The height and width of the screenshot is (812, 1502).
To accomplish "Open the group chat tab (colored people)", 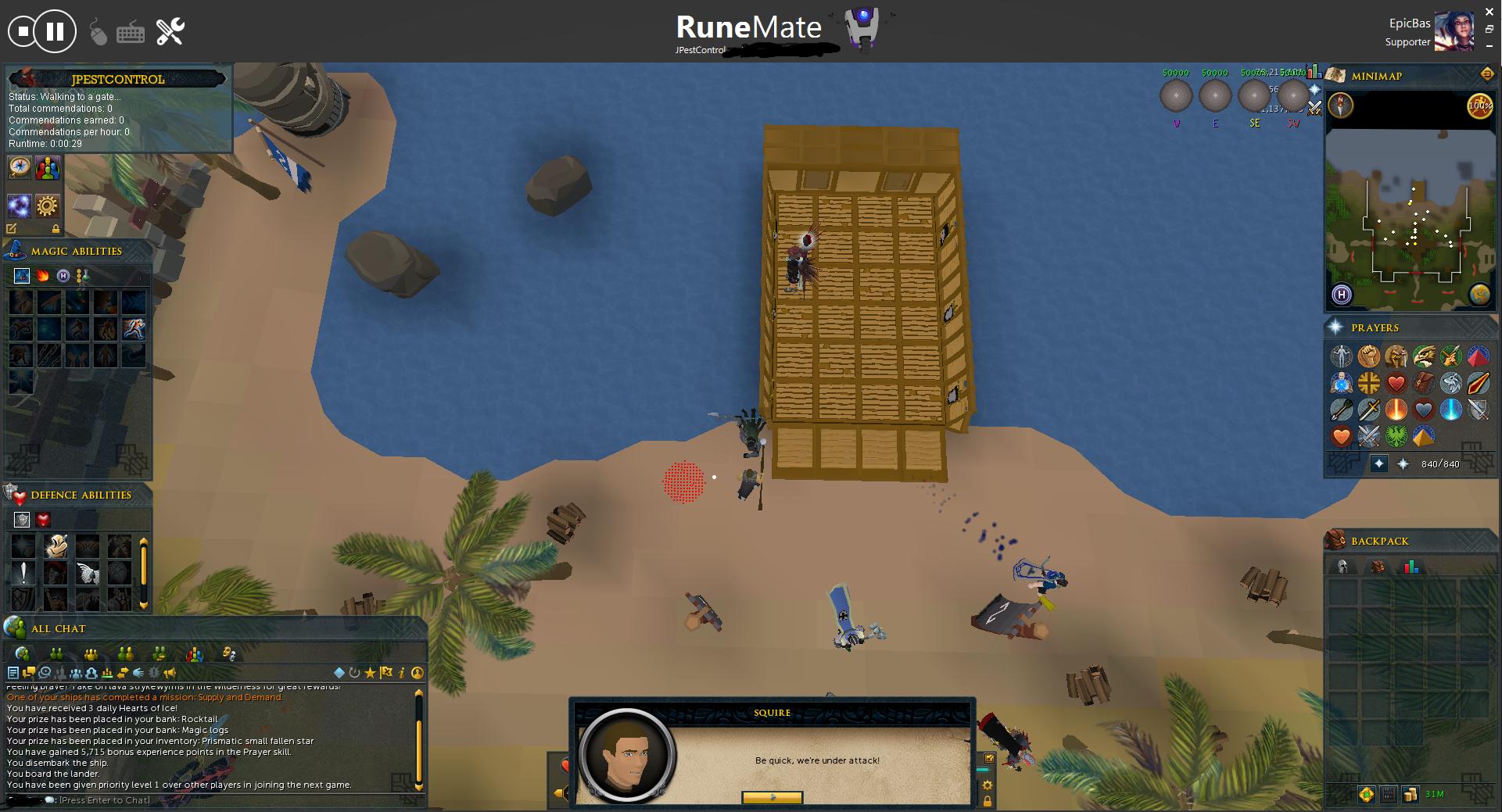I will click(x=195, y=653).
